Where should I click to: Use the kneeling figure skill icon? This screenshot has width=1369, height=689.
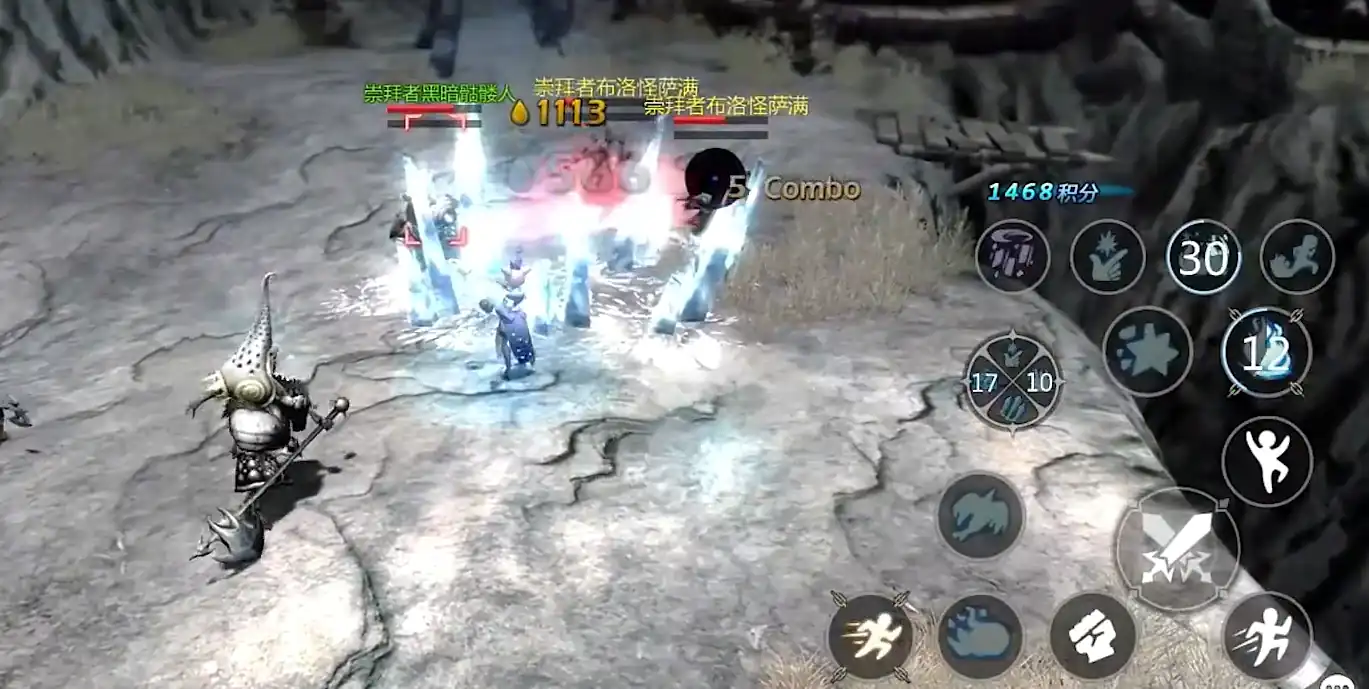[x=1297, y=257]
